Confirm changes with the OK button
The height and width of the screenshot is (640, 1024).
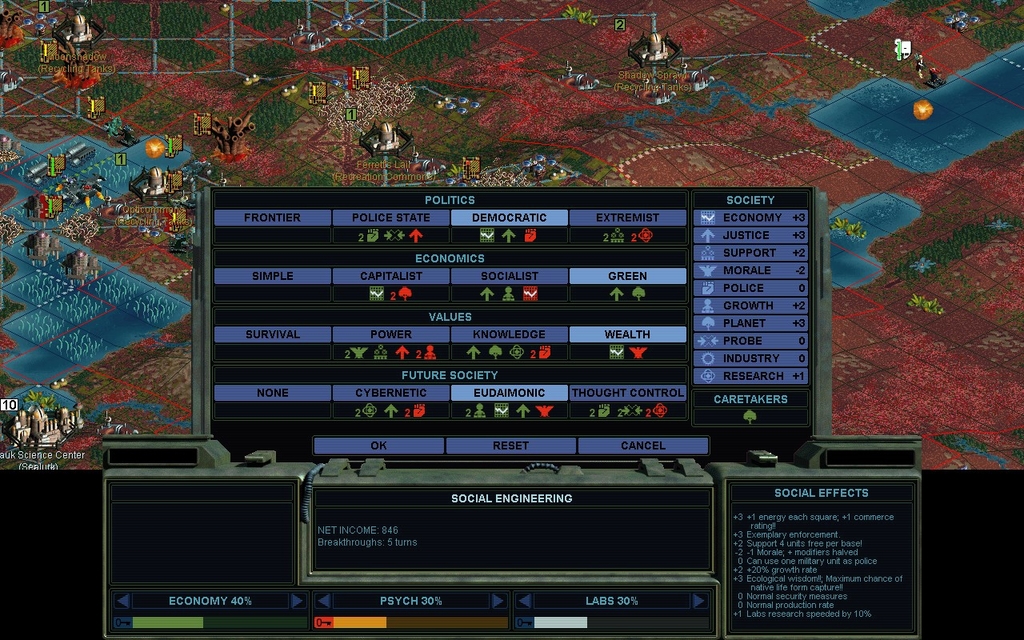point(378,445)
